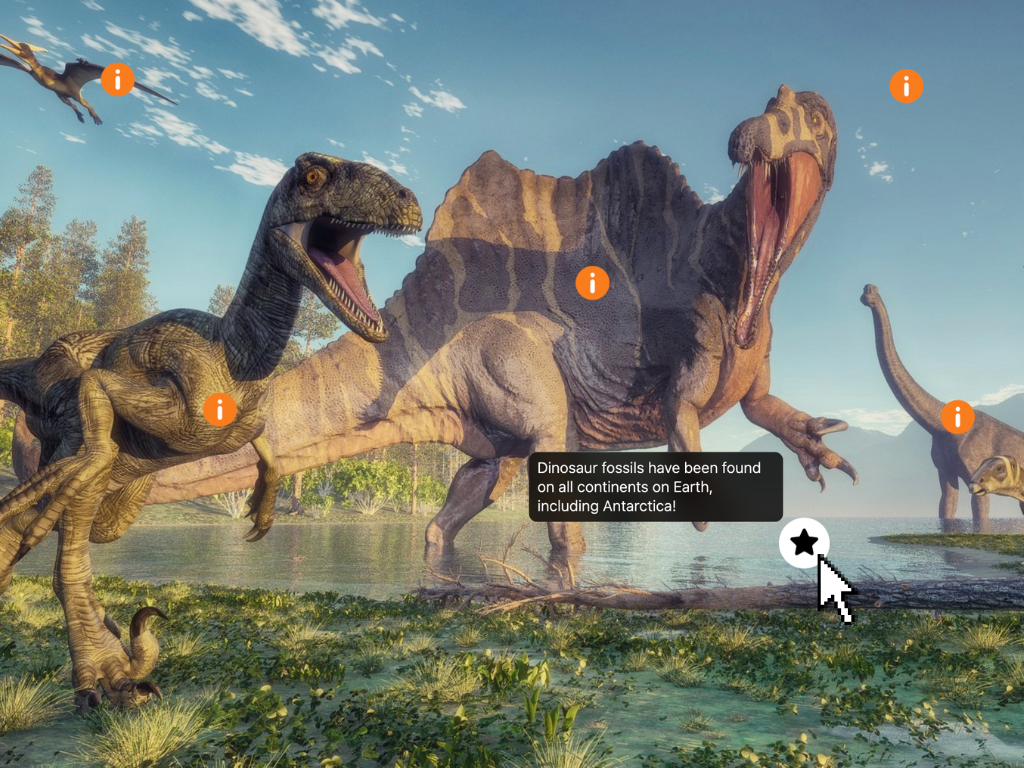Screen dimensions: 1024x768
Task: Click the white star fun fact button
Action: (804, 543)
